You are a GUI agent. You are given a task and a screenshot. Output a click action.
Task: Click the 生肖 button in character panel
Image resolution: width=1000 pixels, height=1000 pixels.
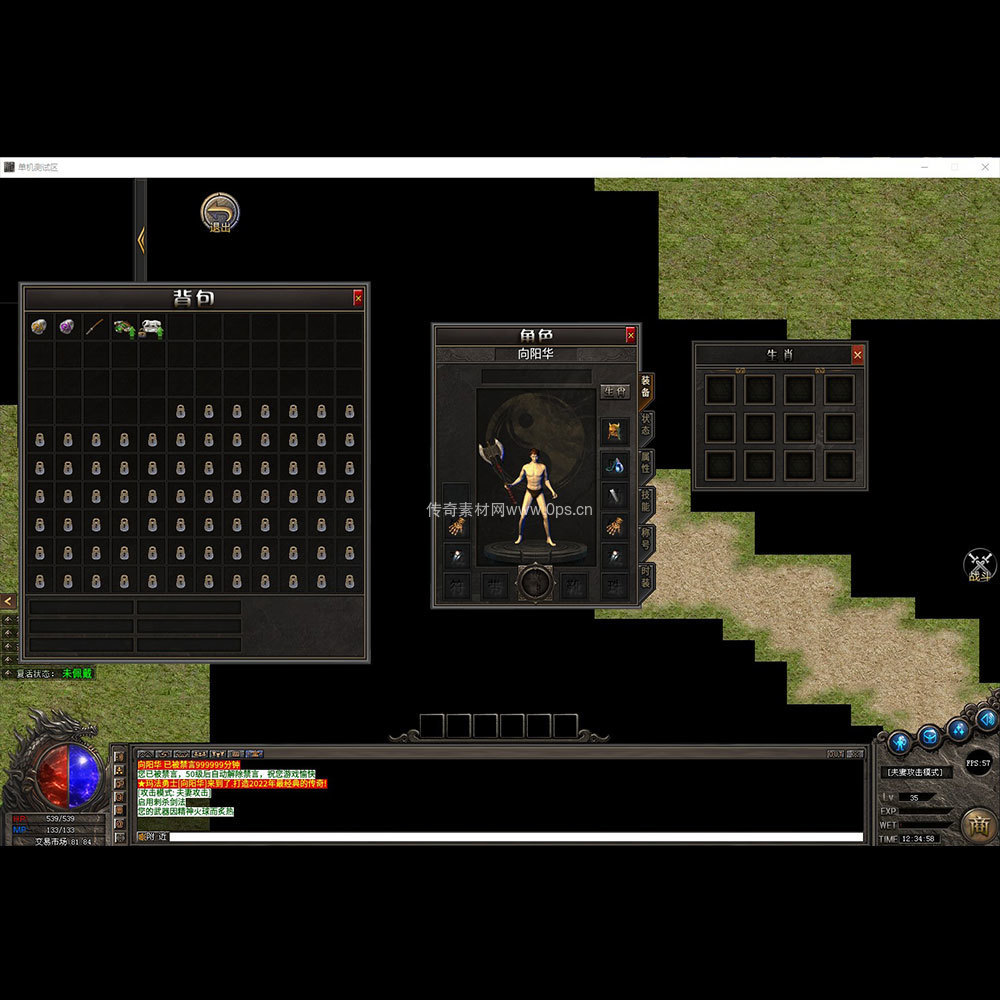tap(615, 392)
